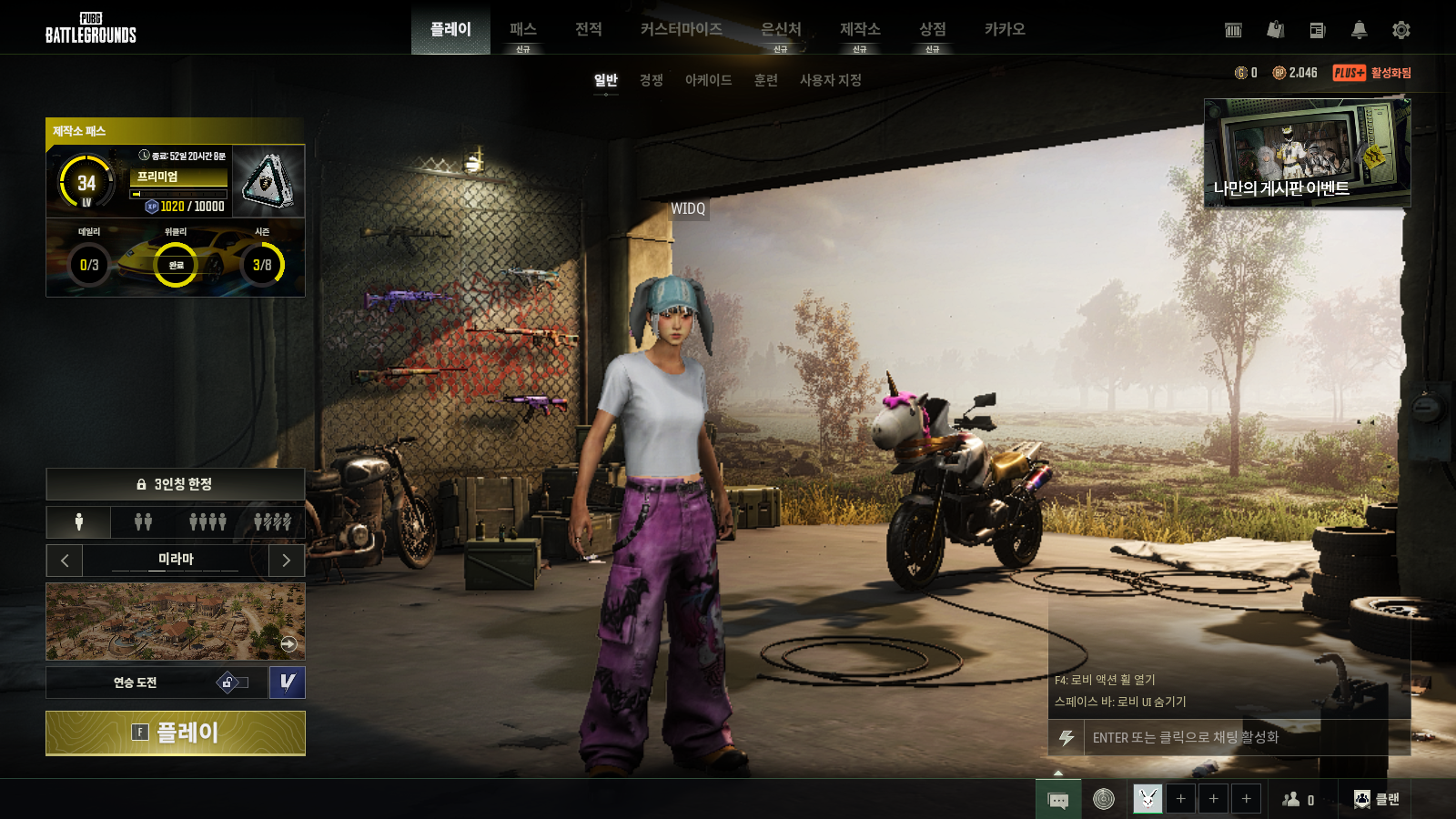Open the 패스 tab in top navigation
Image resolution: width=1456 pixels, height=819 pixels.
click(522, 30)
